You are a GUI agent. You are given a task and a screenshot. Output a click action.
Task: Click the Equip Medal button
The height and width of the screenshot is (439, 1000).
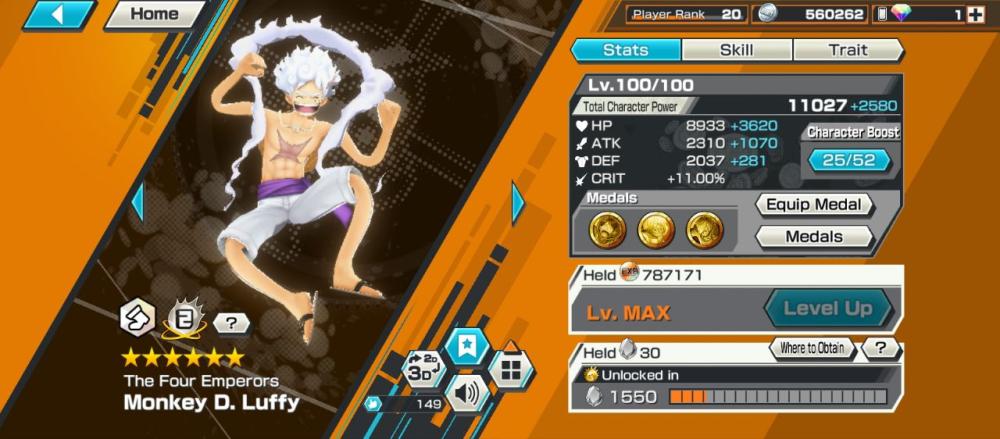click(814, 205)
